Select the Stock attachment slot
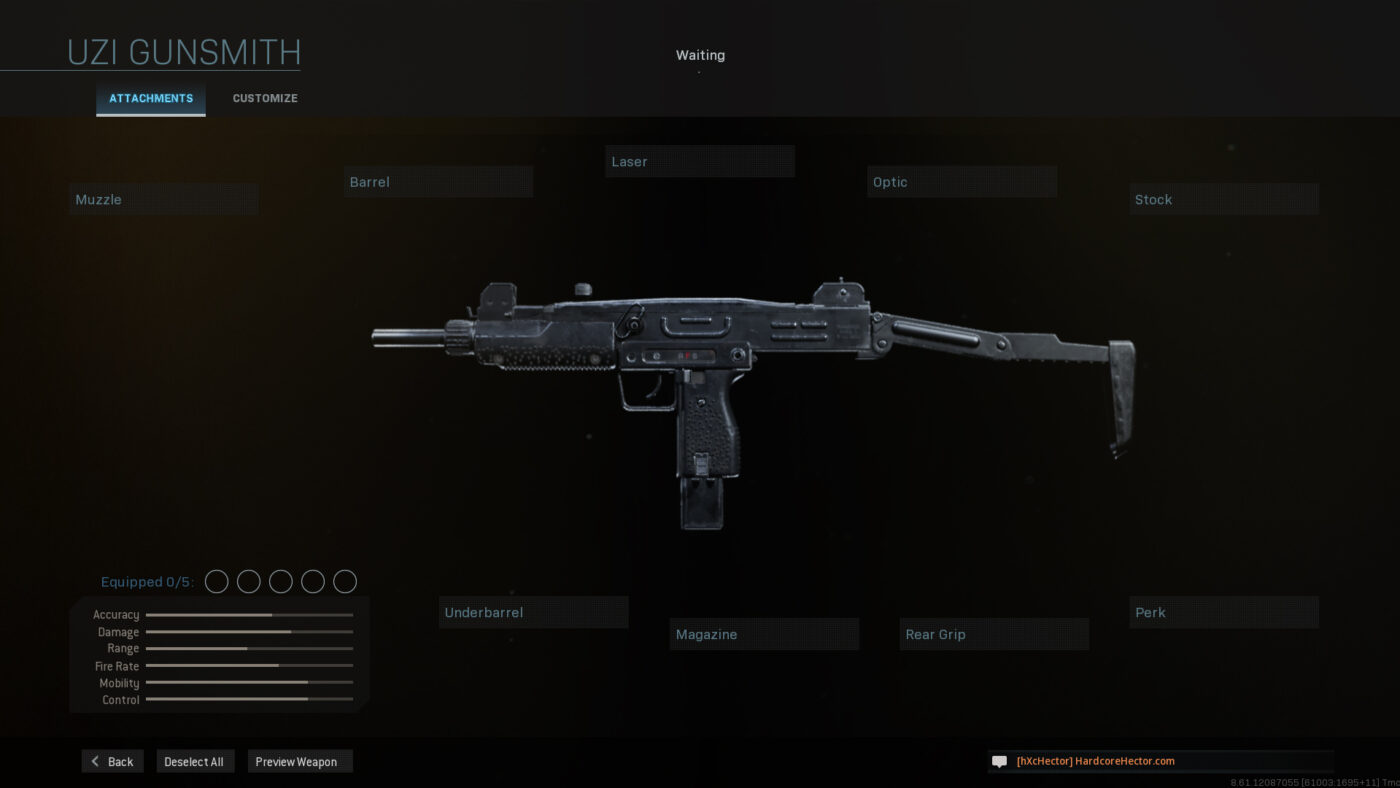This screenshot has height=788, width=1400. tap(1224, 199)
